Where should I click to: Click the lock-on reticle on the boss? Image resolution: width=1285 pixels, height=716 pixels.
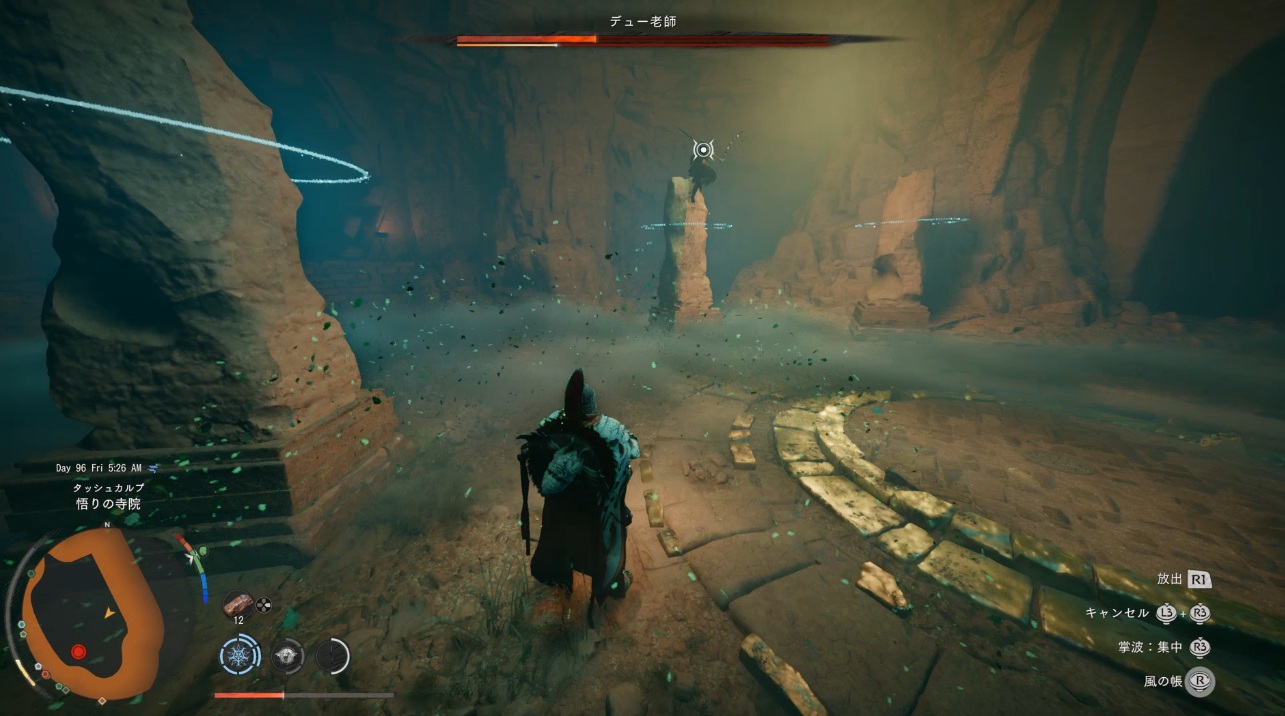pos(703,150)
